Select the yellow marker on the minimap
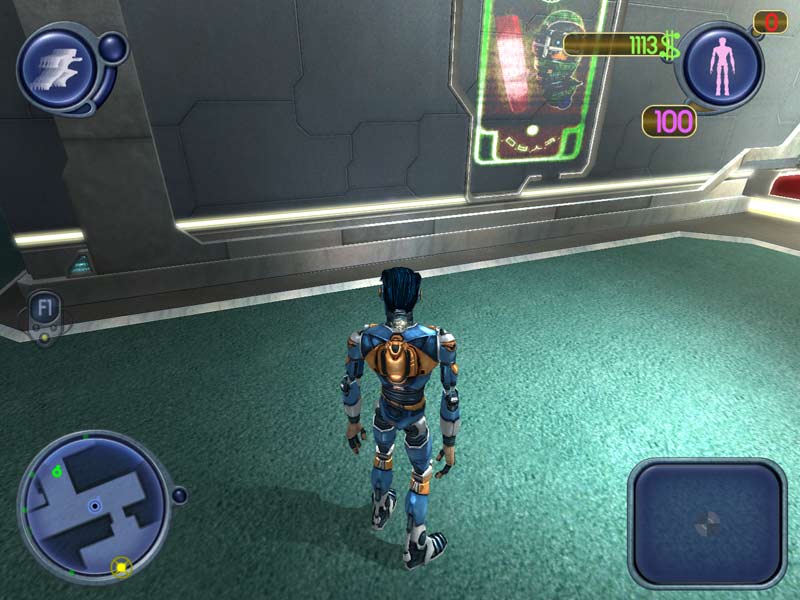Image resolution: width=800 pixels, height=600 pixels. 121,567
